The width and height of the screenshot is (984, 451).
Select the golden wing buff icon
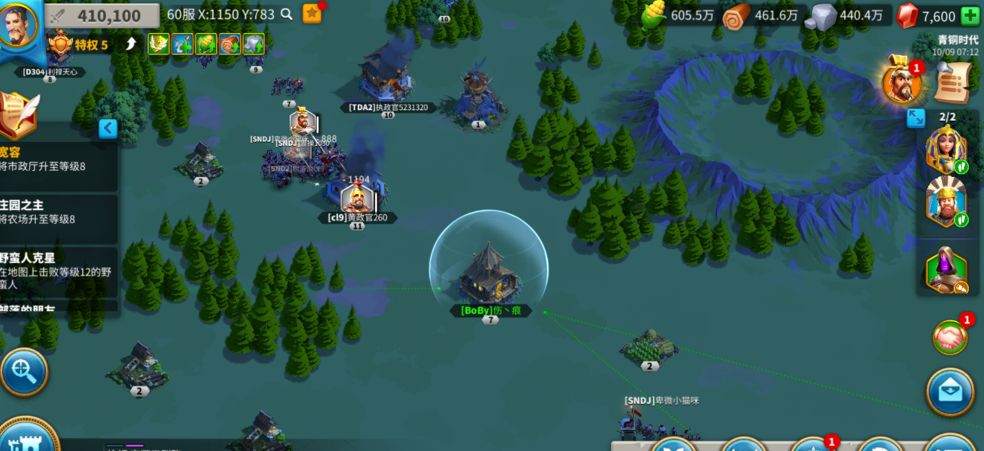(158, 44)
